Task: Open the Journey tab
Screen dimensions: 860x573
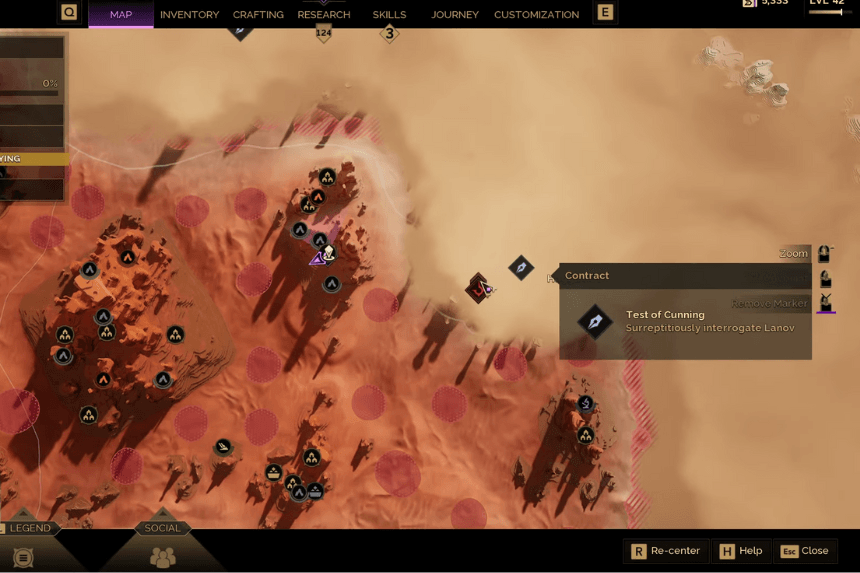Action: (455, 15)
